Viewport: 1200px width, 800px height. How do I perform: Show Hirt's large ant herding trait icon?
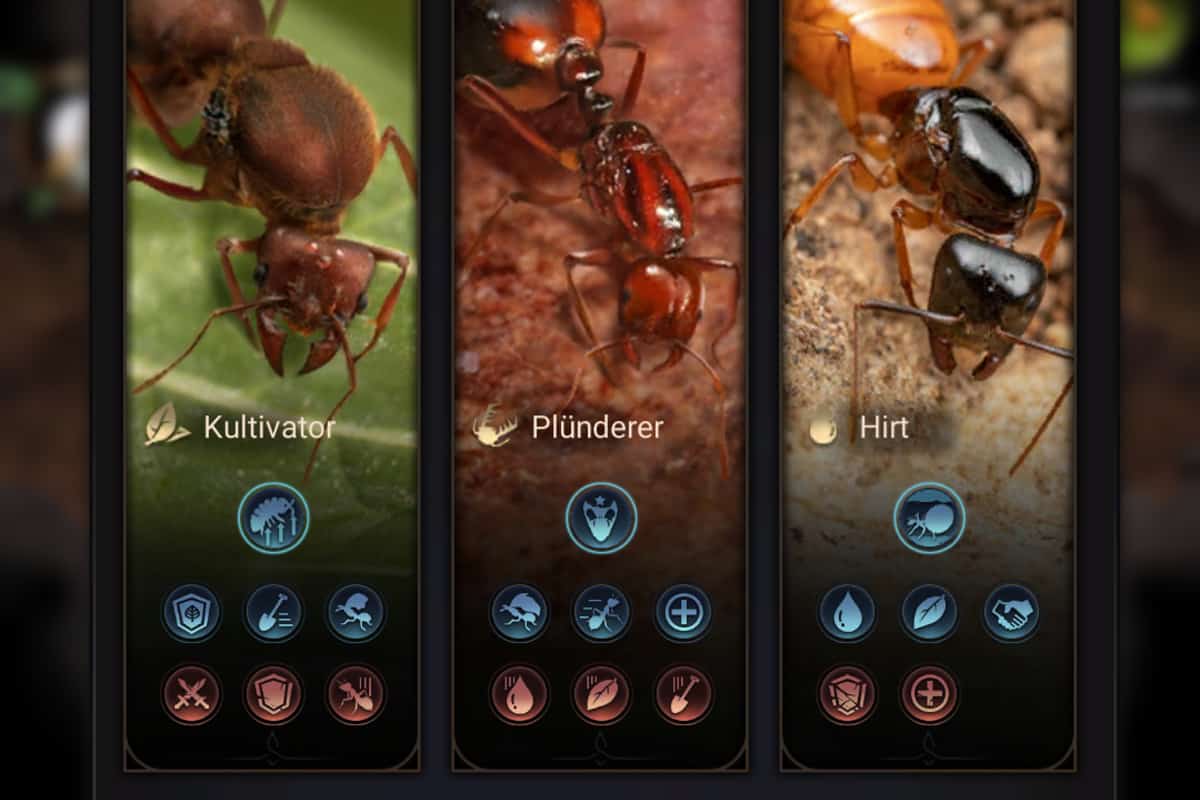pos(929,517)
